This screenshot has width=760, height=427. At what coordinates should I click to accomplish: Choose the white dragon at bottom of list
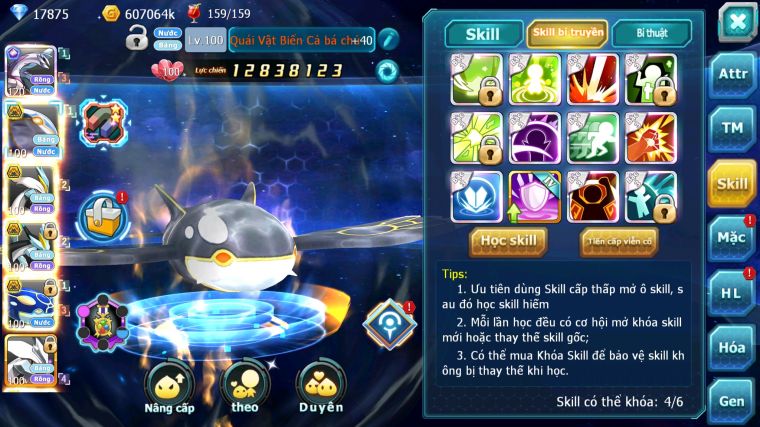tap(28, 358)
